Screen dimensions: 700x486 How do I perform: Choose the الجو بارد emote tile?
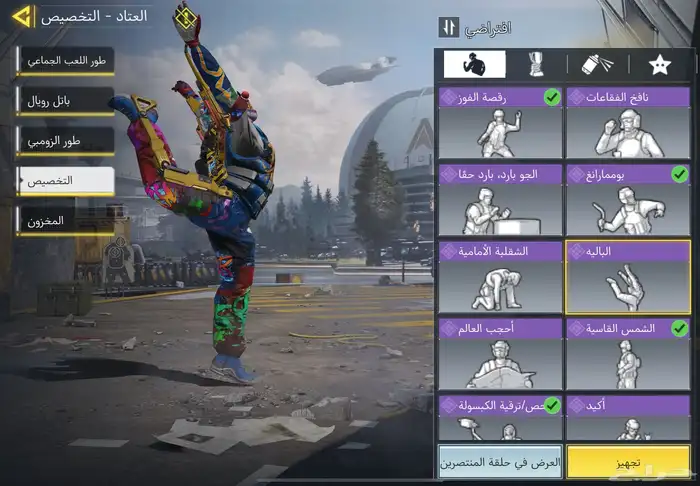pos(500,199)
